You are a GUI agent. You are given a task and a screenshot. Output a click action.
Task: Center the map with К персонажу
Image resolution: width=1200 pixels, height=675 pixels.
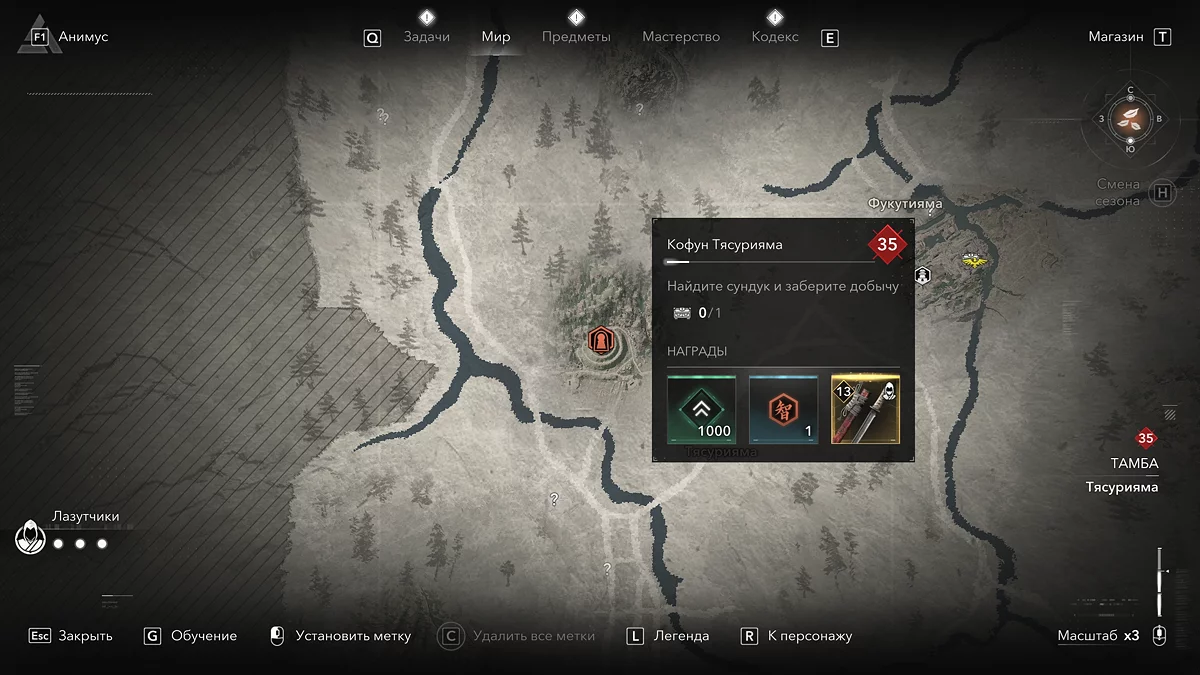point(810,636)
